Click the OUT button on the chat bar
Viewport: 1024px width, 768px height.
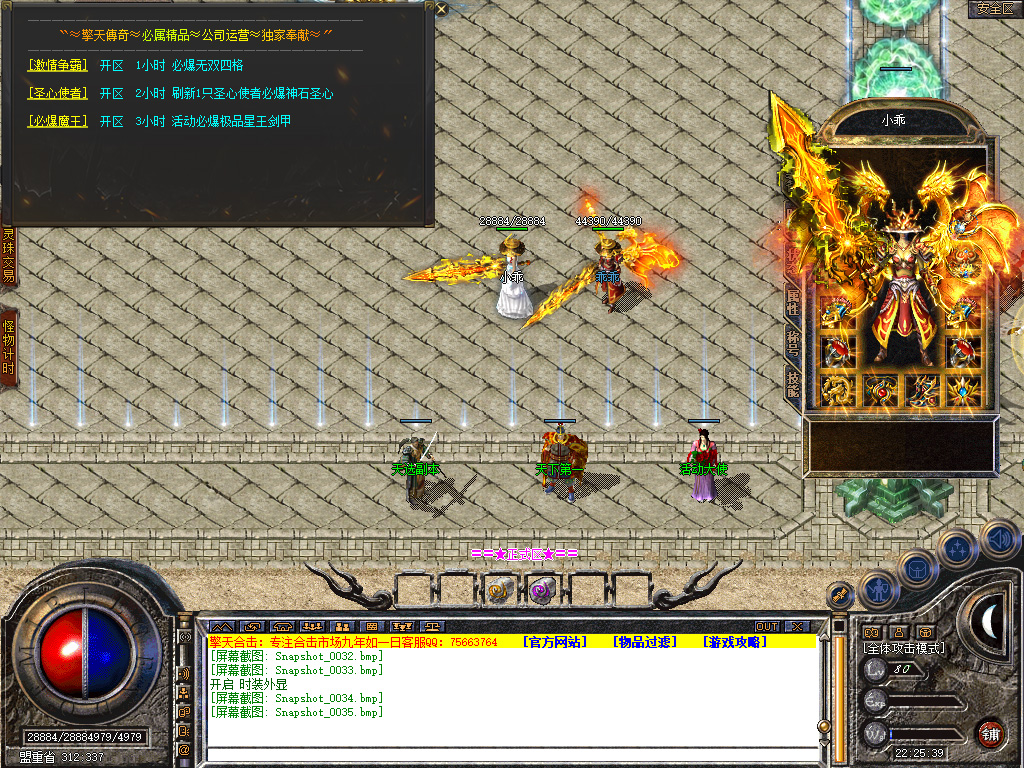(x=767, y=627)
